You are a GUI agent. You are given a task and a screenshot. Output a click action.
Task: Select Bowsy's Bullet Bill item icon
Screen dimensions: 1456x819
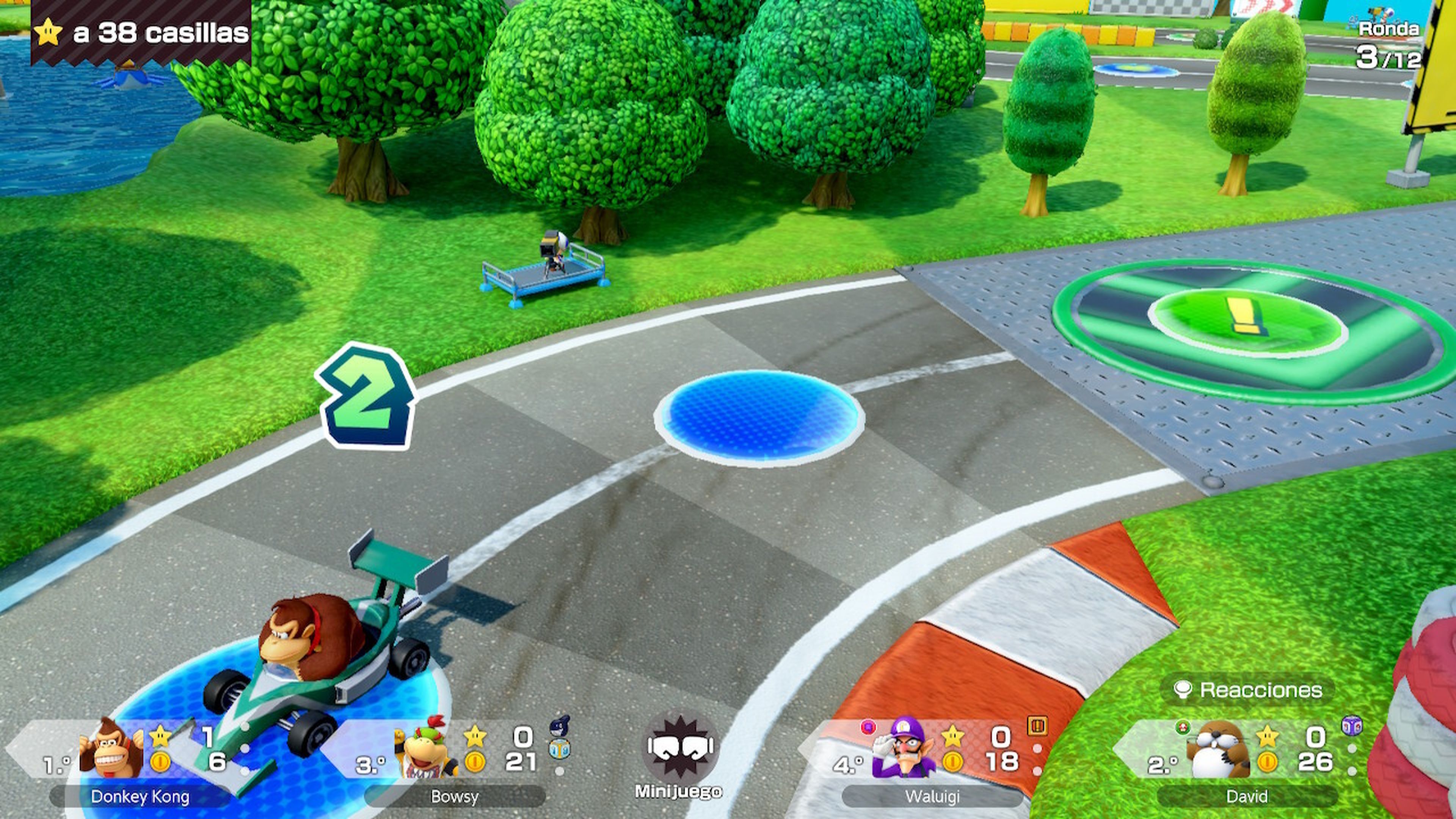(560, 726)
